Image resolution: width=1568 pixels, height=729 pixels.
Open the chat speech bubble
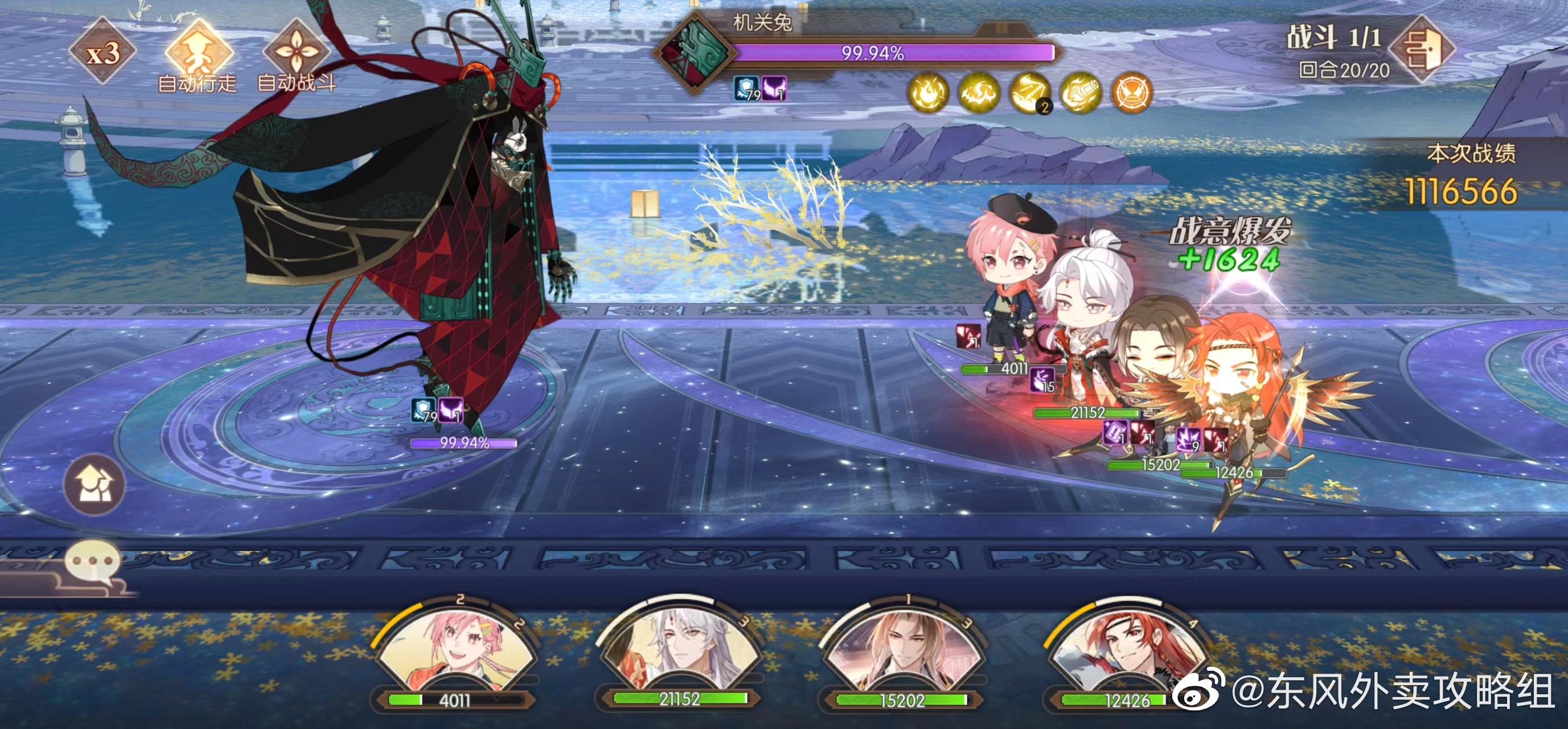pyautogui.click(x=92, y=562)
